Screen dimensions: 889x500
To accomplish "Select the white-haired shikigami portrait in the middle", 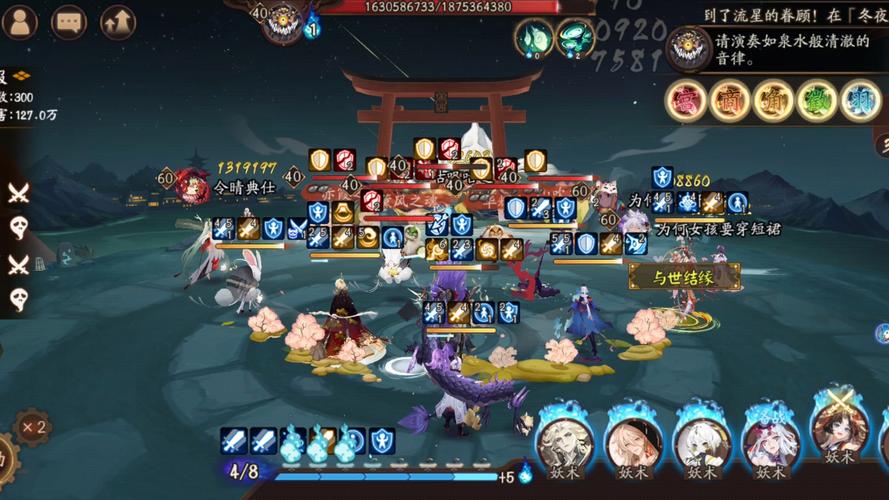I will coord(702,442).
